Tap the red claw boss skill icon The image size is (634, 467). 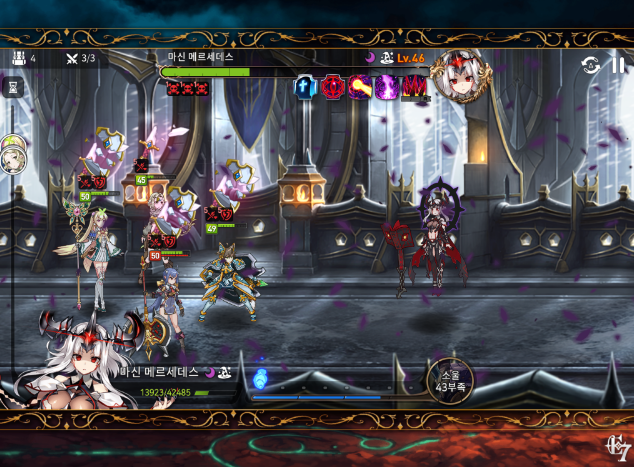coord(413,86)
